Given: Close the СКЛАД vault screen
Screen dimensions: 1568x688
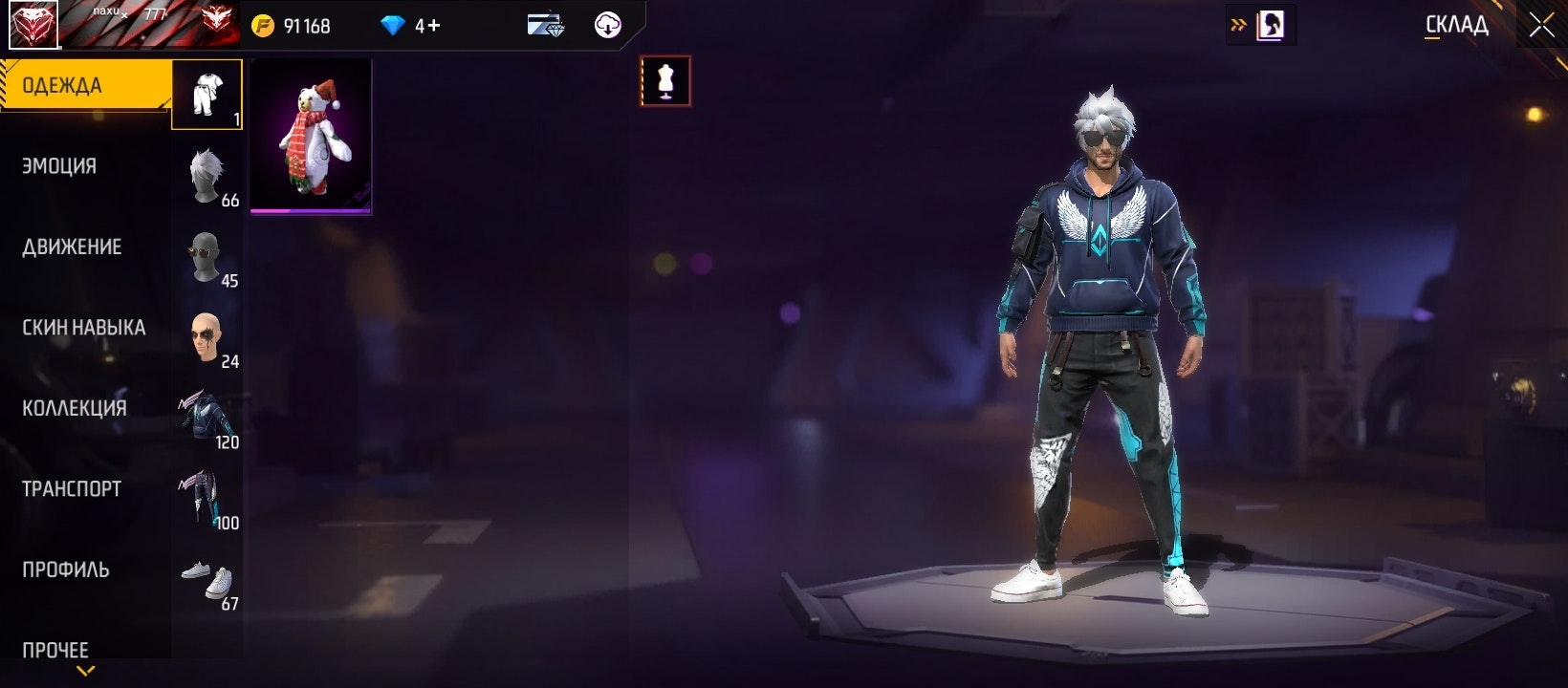Looking at the screenshot, I should pyautogui.click(x=1540, y=26).
